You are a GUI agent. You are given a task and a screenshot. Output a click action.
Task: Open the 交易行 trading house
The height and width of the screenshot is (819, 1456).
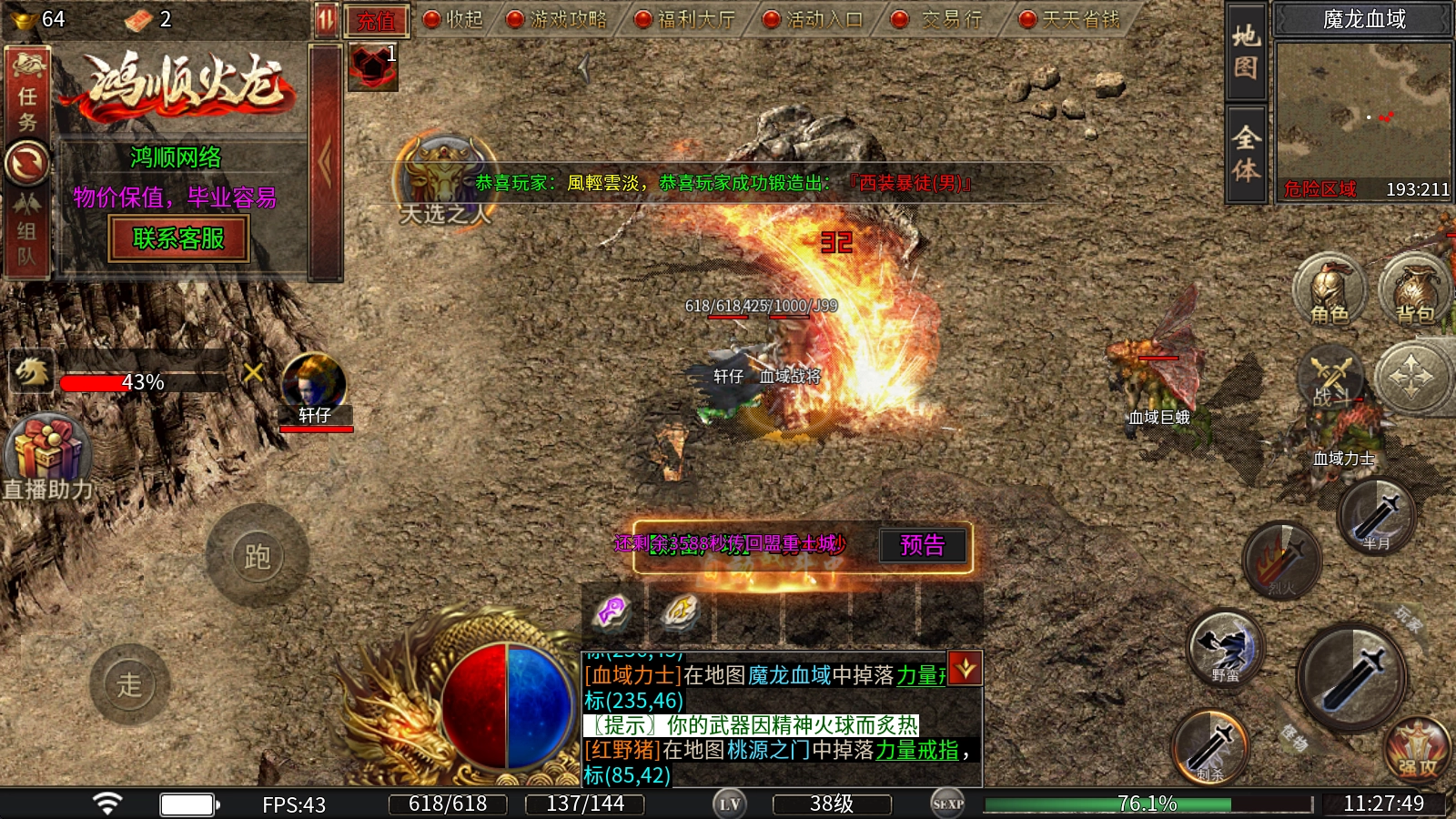[x=940, y=19]
